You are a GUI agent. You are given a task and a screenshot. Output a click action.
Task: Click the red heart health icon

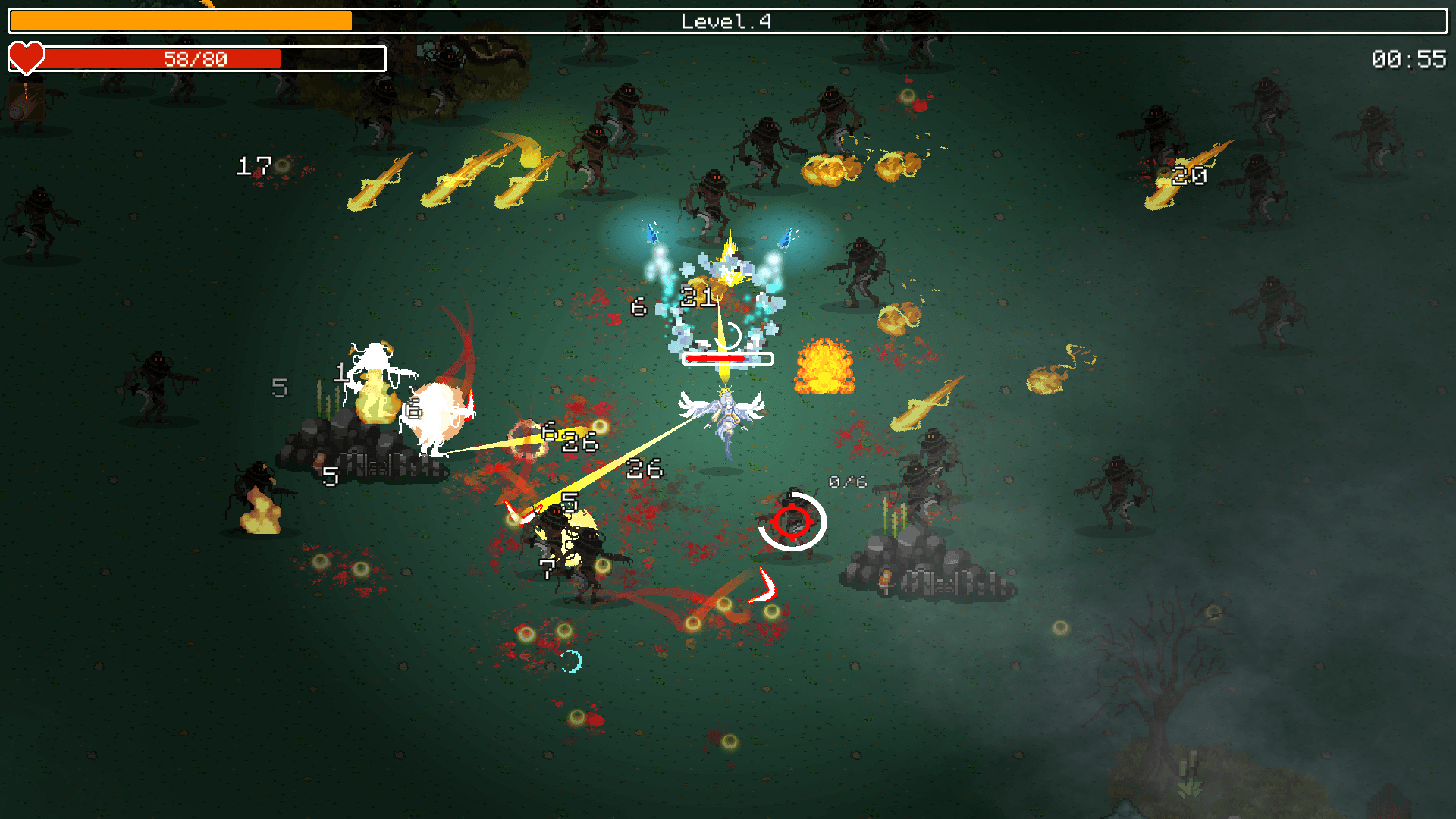(x=26, y=57)
